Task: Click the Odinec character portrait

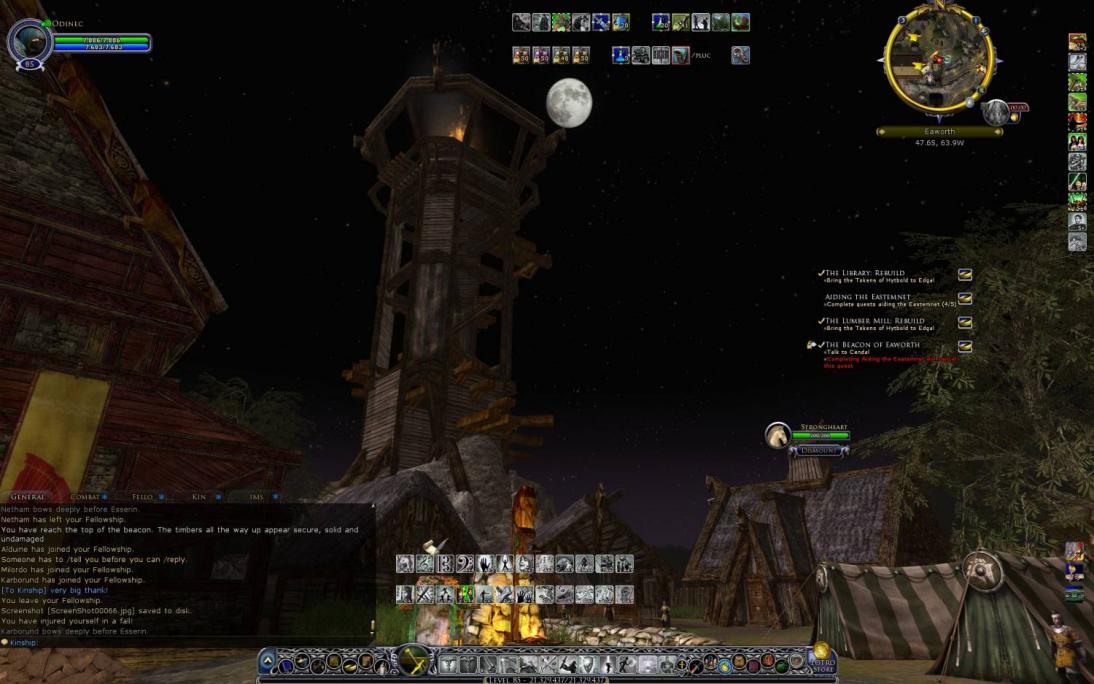Action: point(28,42)
